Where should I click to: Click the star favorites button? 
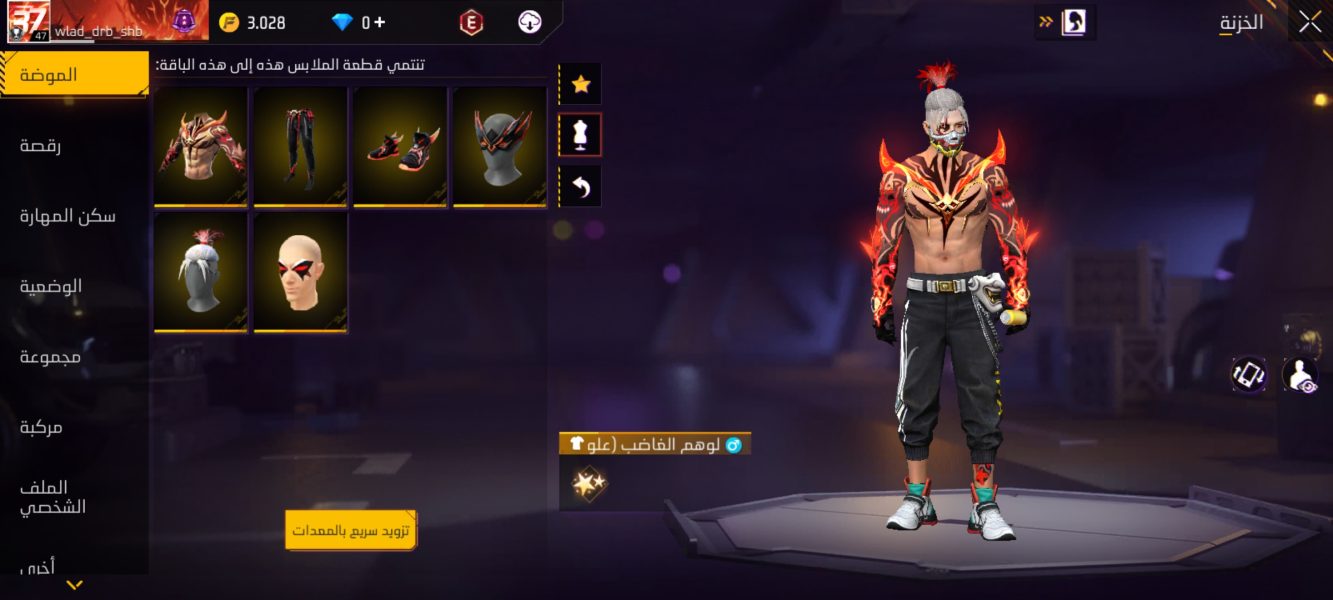580,85
